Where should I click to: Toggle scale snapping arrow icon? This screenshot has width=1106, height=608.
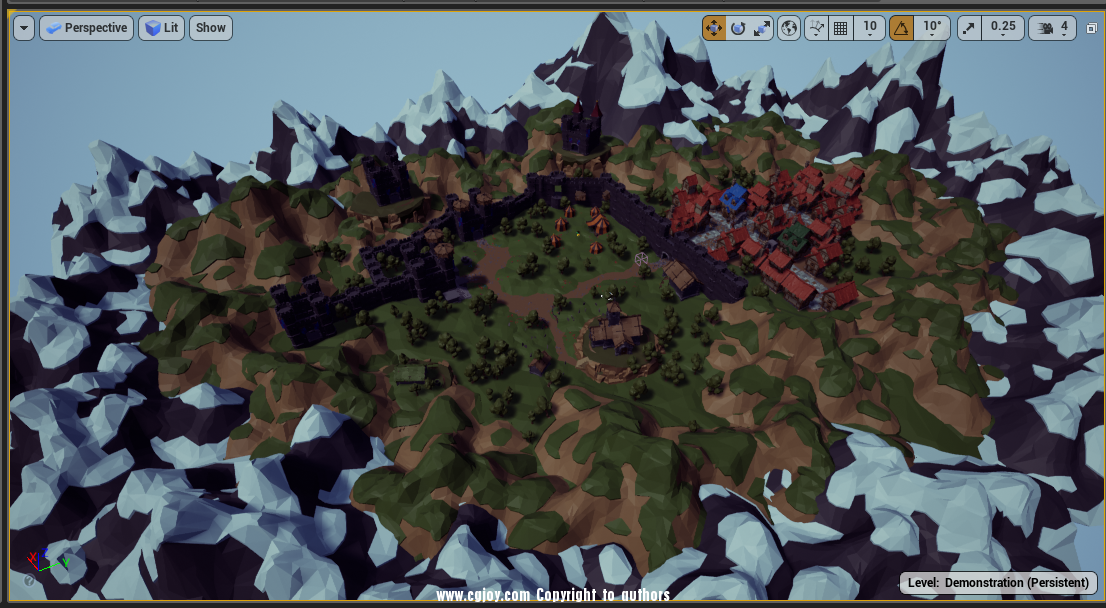(969, 28)
